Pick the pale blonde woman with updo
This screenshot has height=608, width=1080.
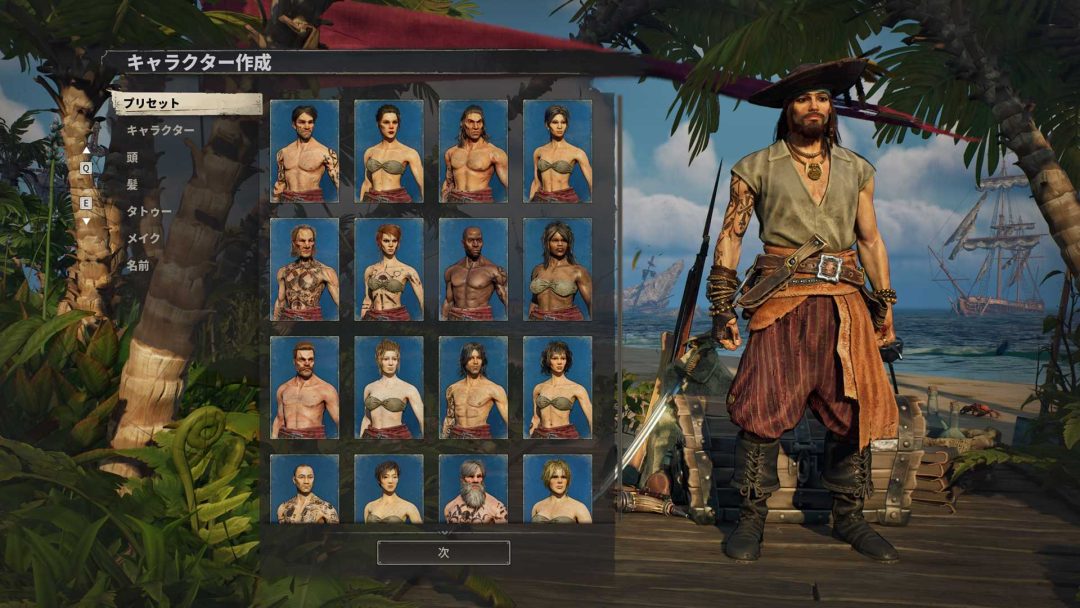click(388, 387)
